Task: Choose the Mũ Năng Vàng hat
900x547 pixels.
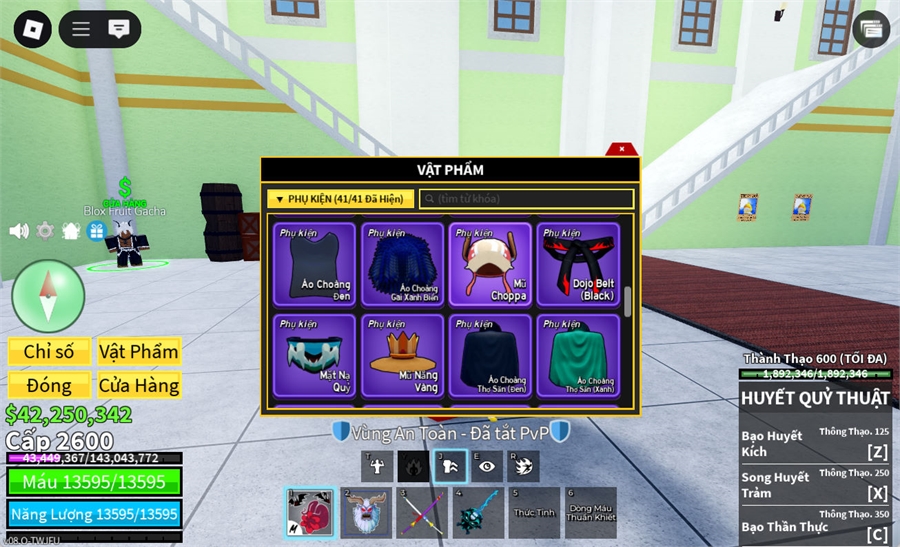Action: click(x=402, y=356)
